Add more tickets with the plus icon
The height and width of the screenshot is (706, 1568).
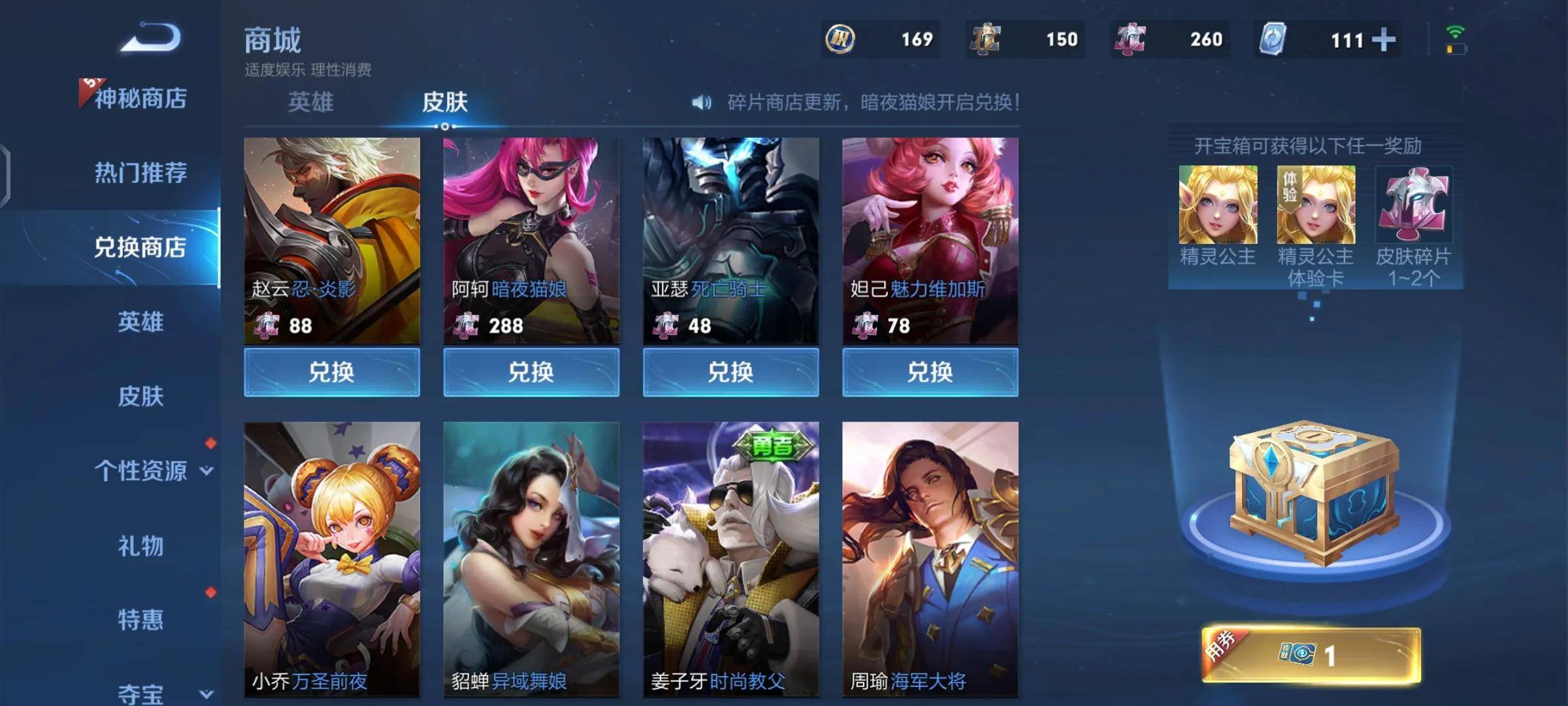pyautogui.click(x=1383, y=40)
